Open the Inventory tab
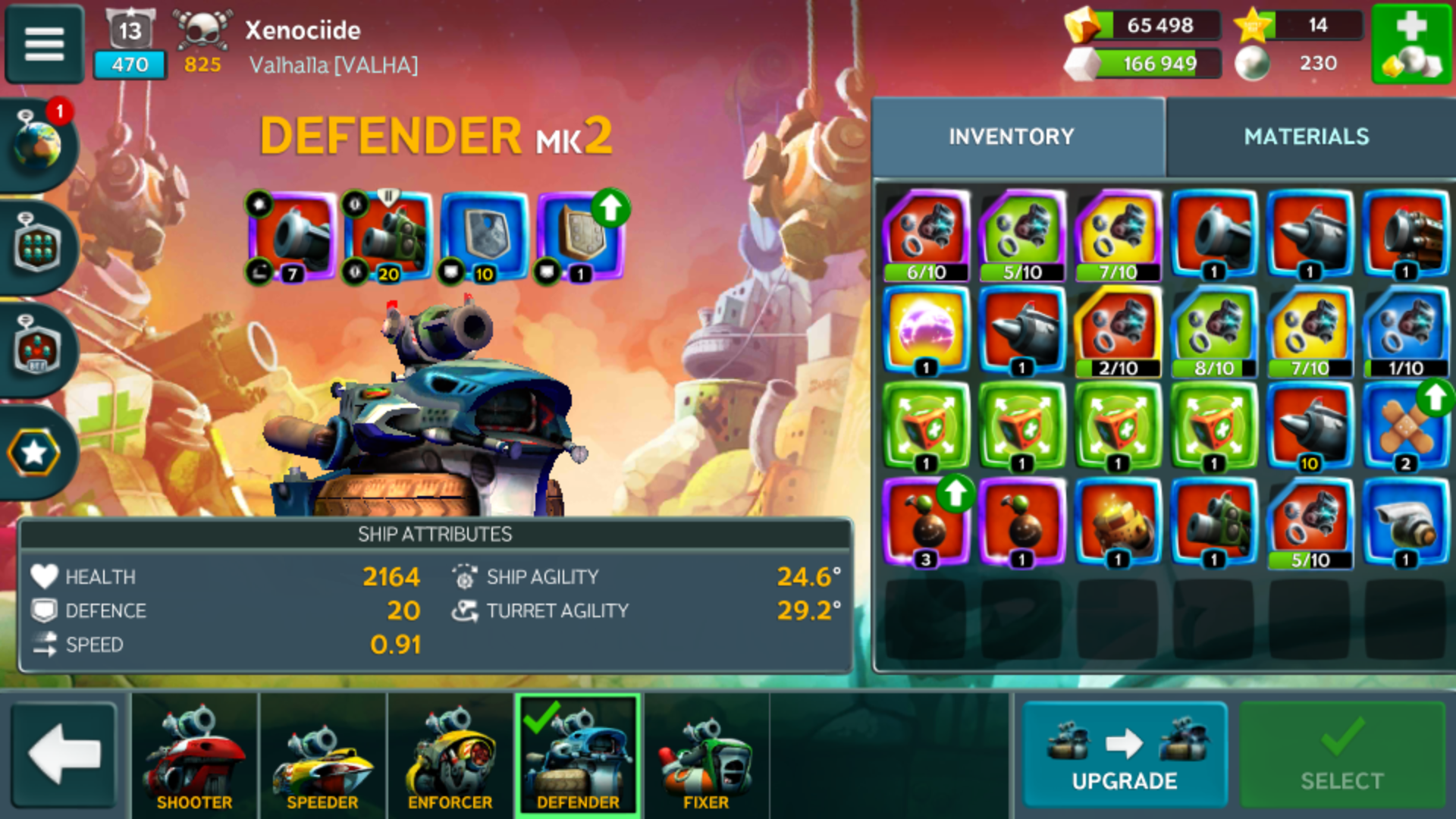 coord(1011,136)
